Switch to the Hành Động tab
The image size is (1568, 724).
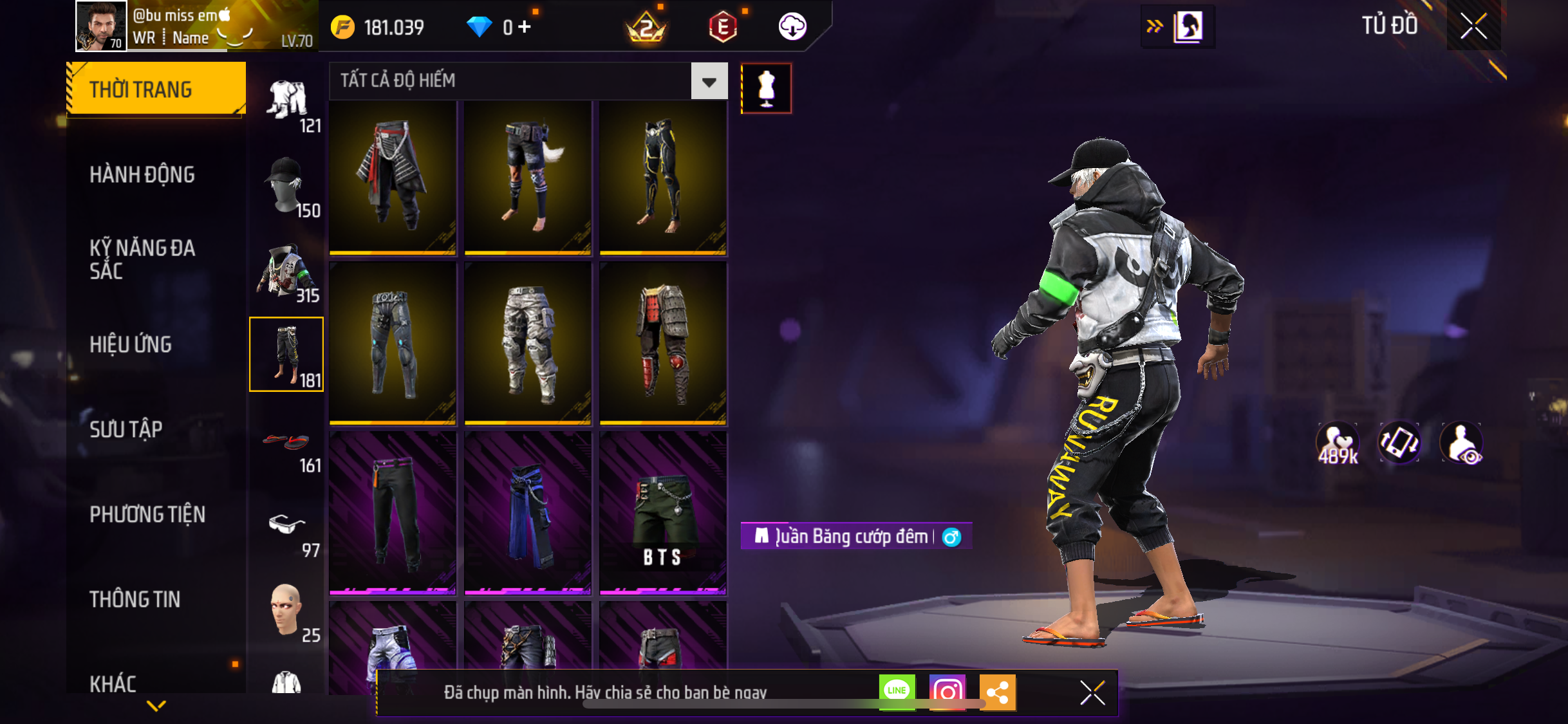tap(142, 174)
